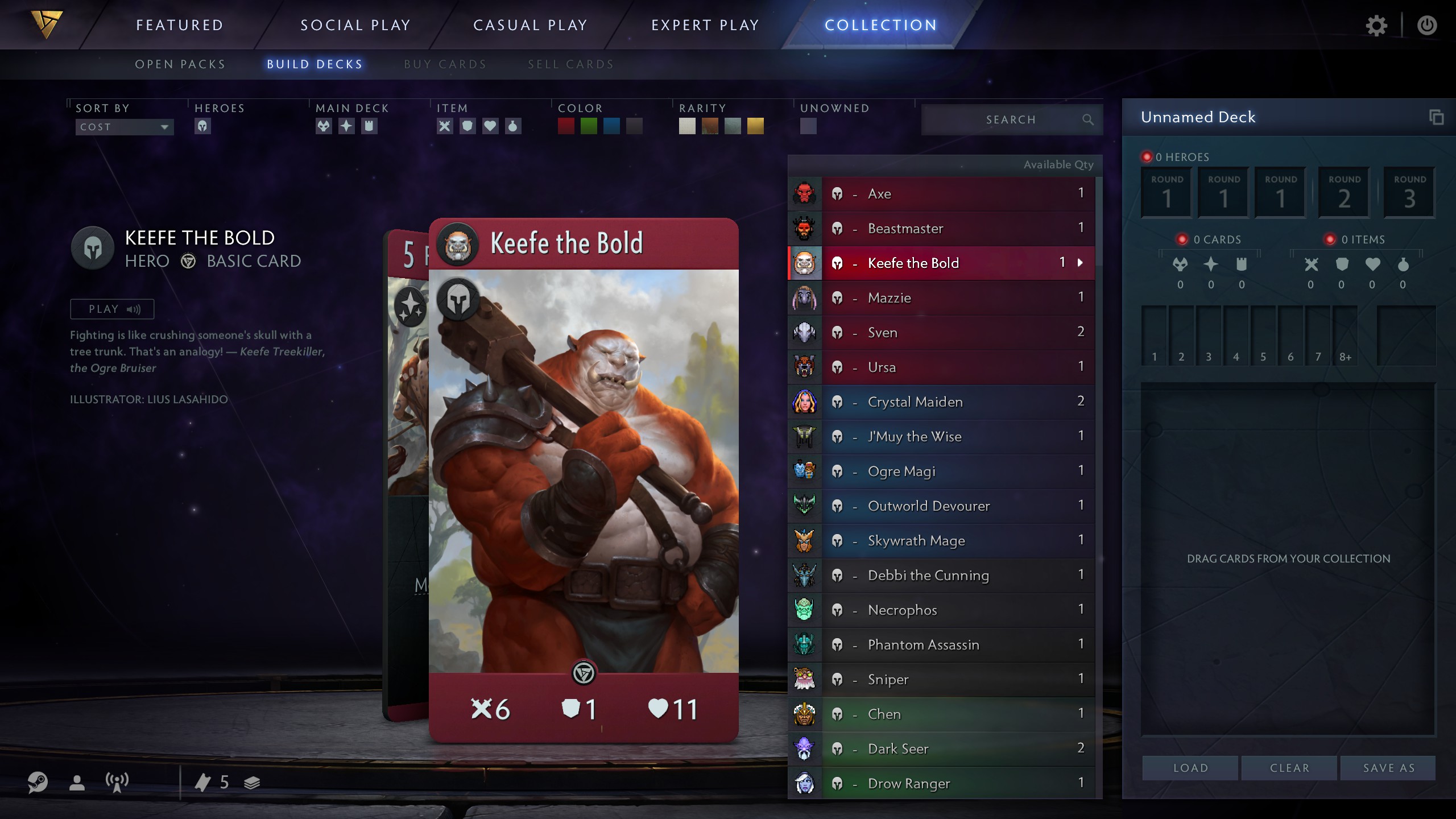Play Keefe the Bold's voice line
Screen dimensions: 1456x819
[x=111, y=308]
